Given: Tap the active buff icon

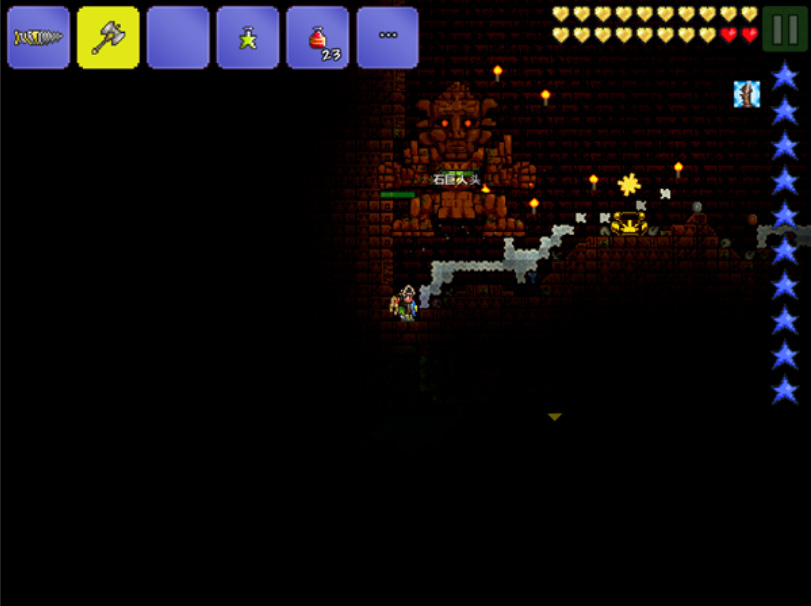Looking at the screenshot, I should [747, 94].
